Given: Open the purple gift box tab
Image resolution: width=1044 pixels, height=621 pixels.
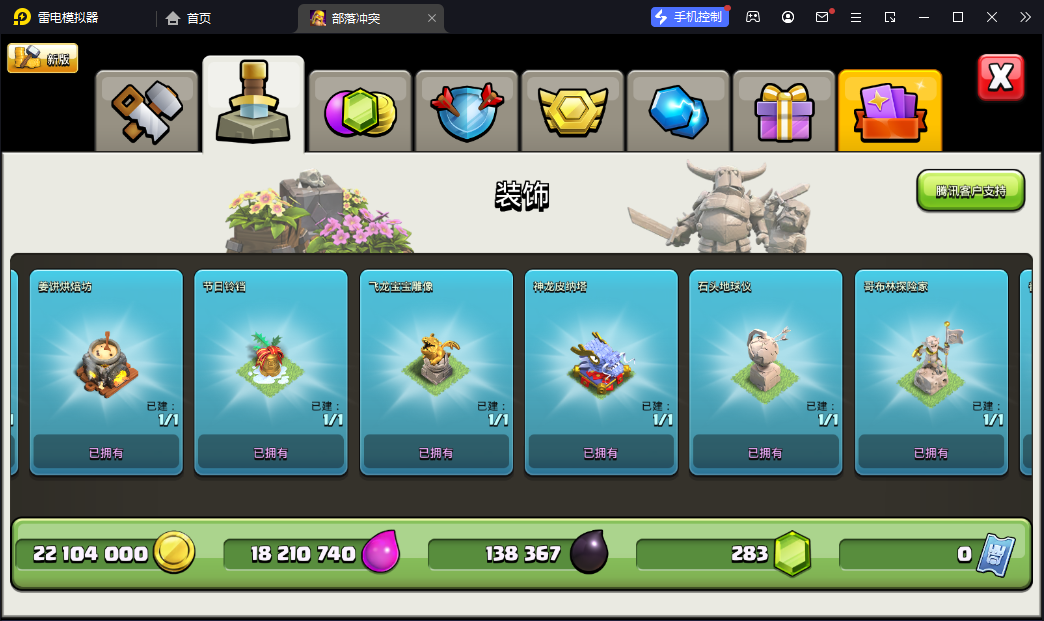Looking at the screenshot, I should point(784,110).
